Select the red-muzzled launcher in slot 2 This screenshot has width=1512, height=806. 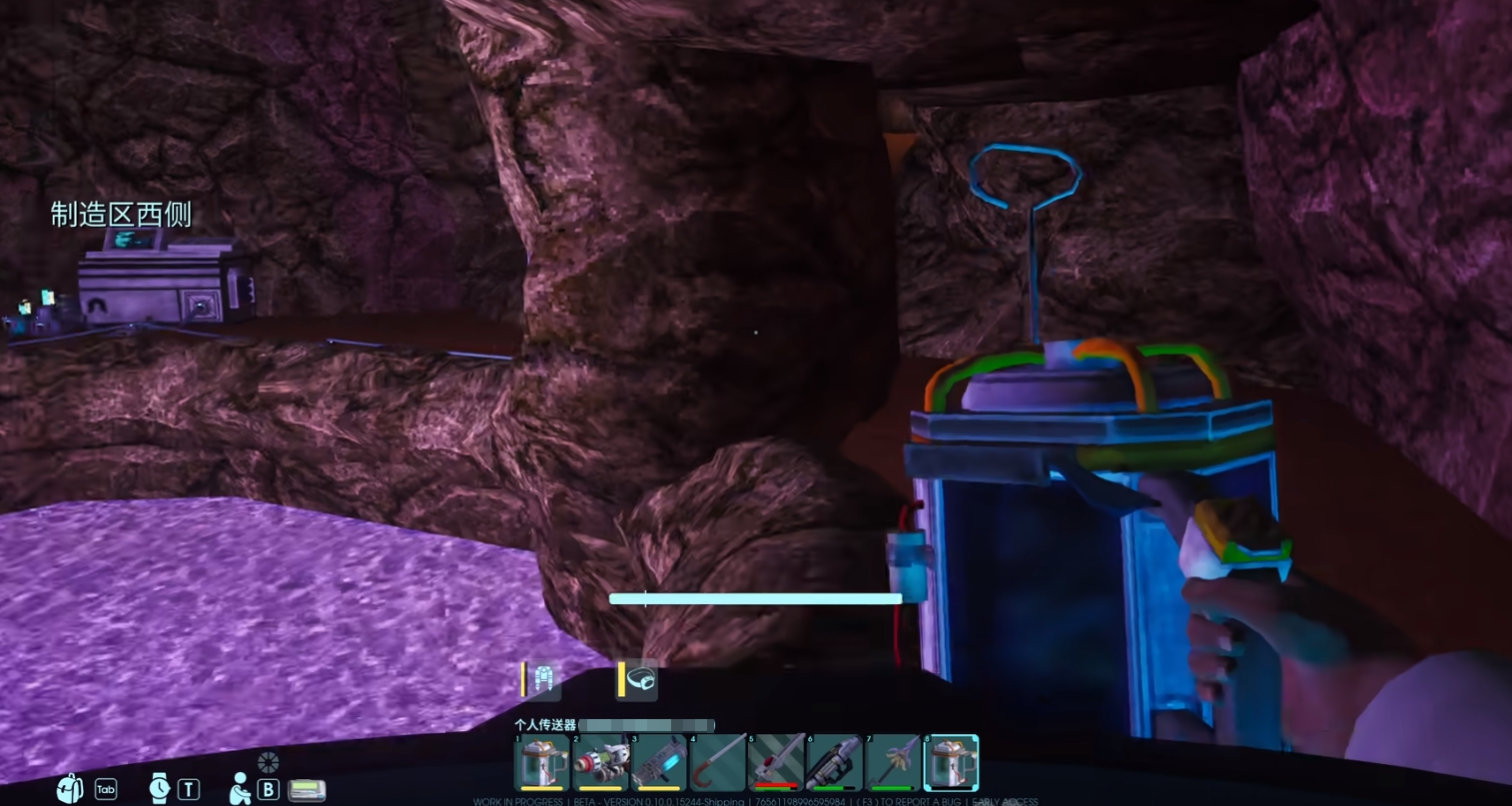coord(600,764)
